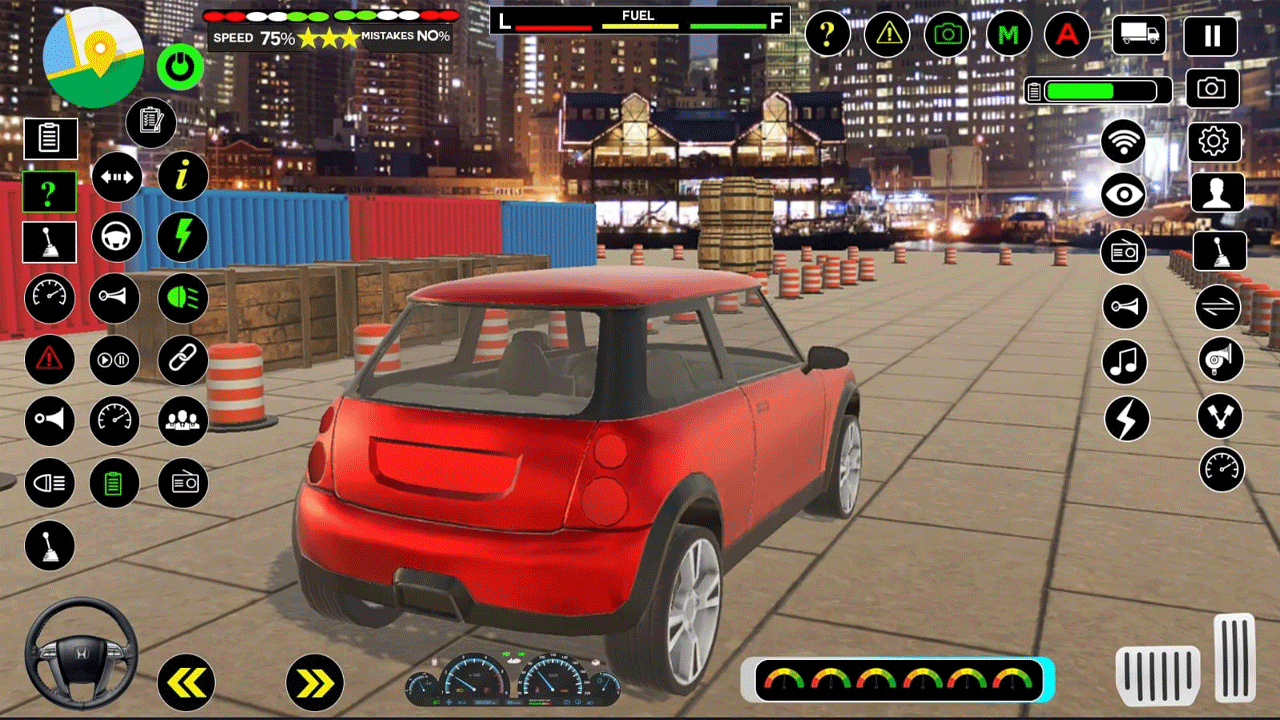The image size is (1280, 720).
Task: Activate the green lightning nitro boost icon
Action: [182, 237]
